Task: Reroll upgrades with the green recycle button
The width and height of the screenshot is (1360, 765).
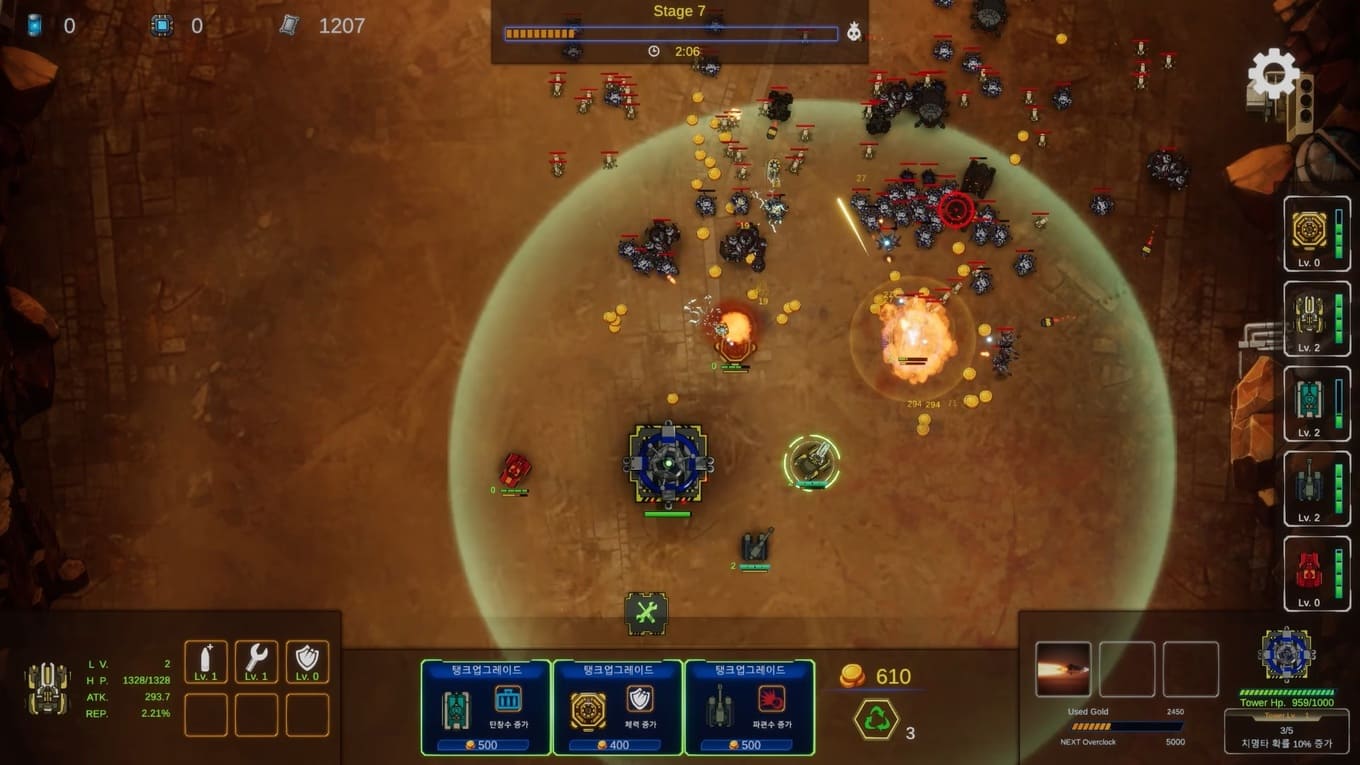Action: click(x=875, y=719)
